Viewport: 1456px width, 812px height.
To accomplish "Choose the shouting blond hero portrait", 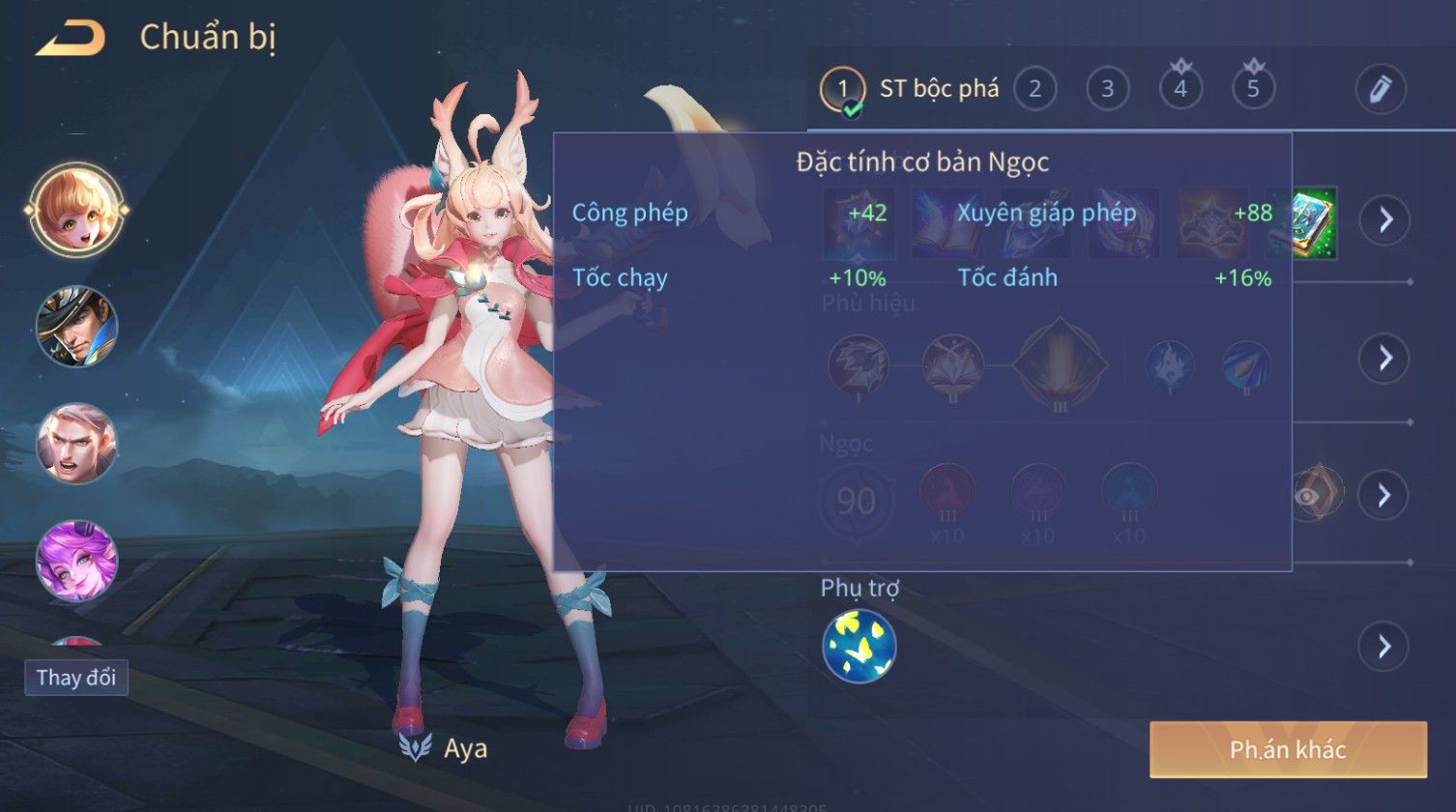I will point(76,444).
